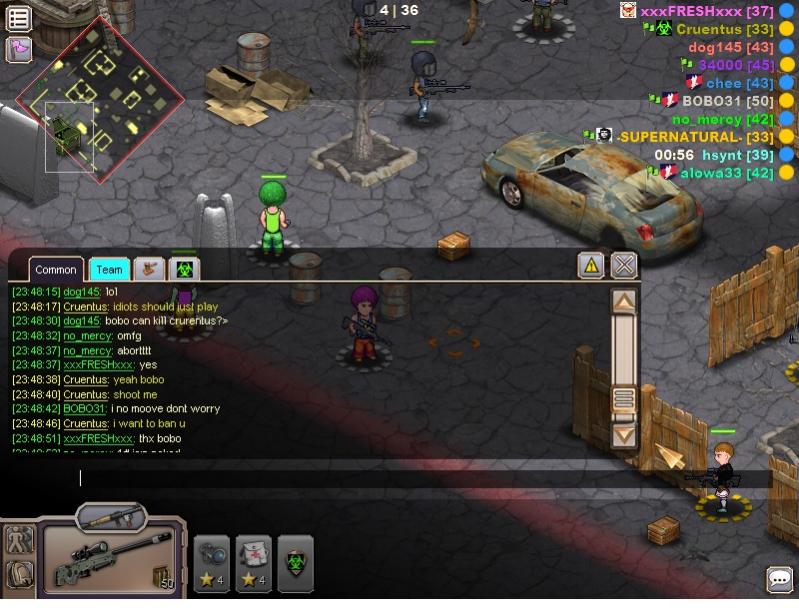Activate the biohazard shield ability

pos(295,563)
